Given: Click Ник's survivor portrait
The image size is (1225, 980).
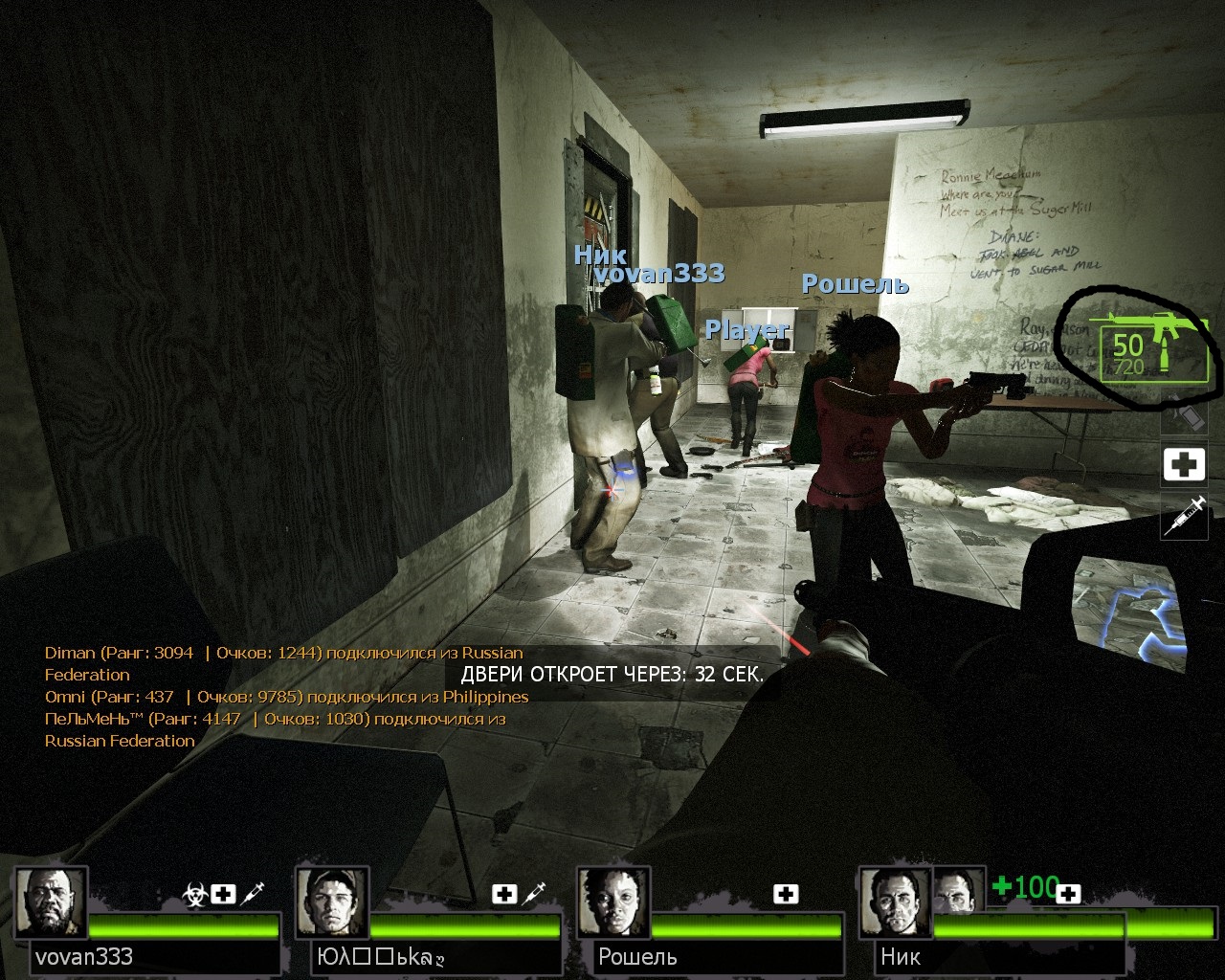Looking at the screenshot, I should pyautogui.click(x=895, y=904).
